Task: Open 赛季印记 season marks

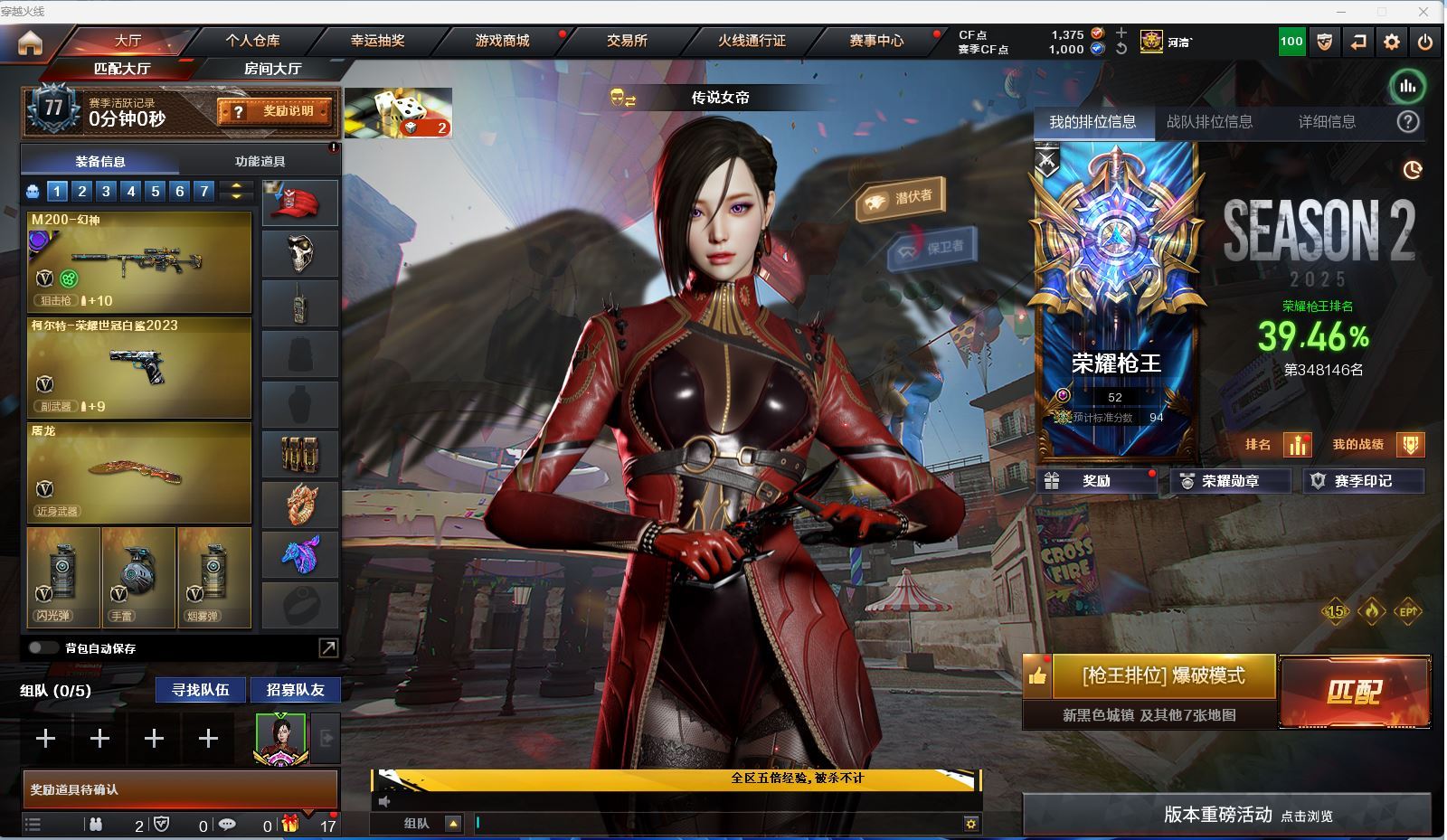Action: tap(1363, 481)
